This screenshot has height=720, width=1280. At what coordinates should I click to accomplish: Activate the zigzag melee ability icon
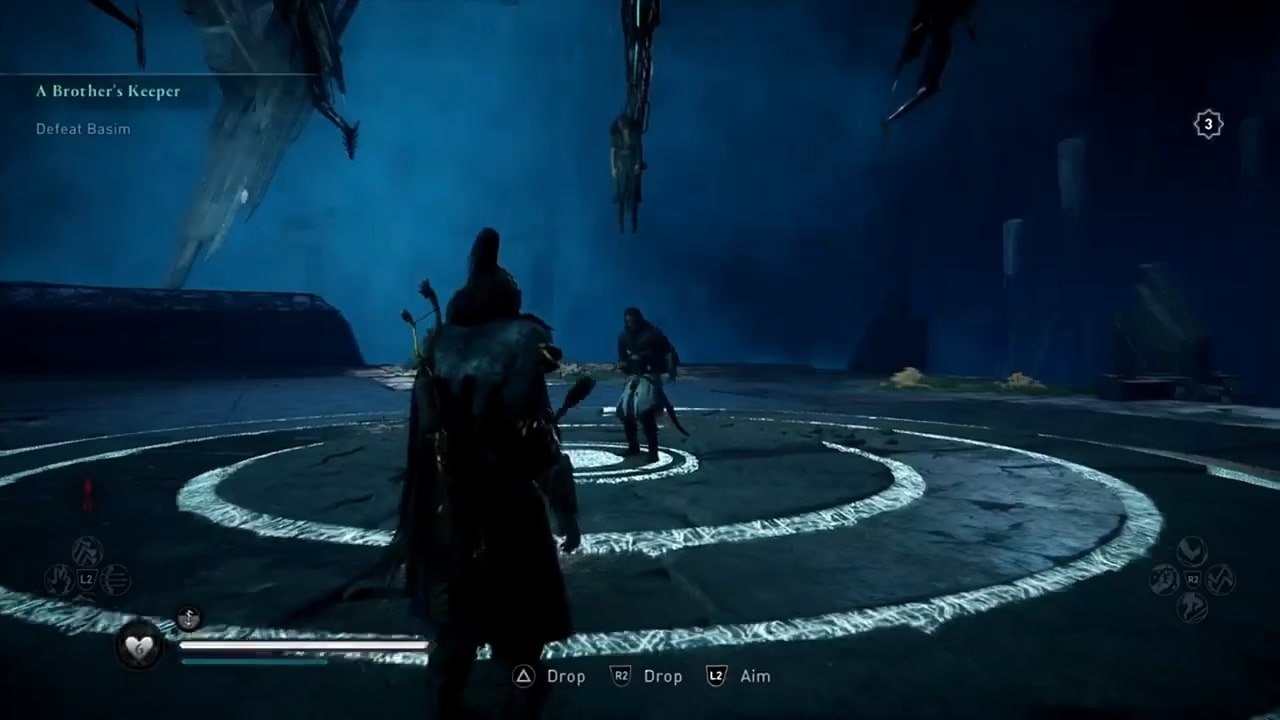[x=1220, y=580]
